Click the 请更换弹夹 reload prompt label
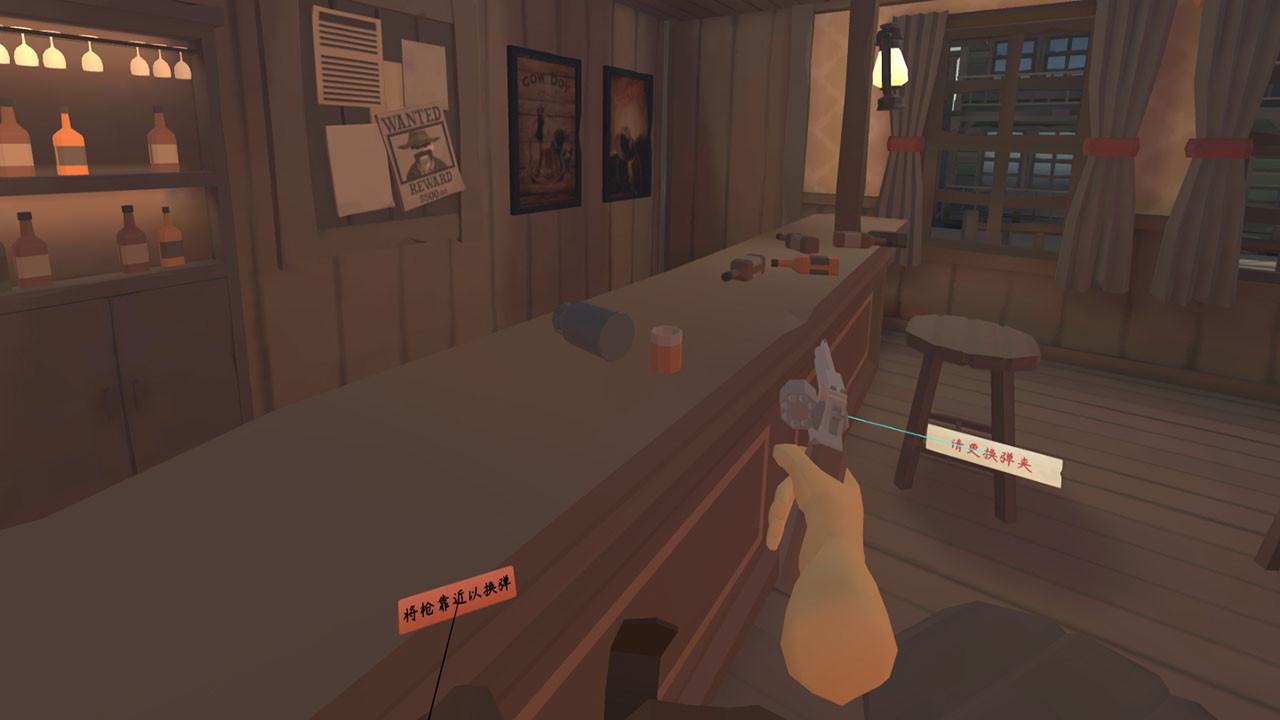Image resolution: width=1280 pixels, height=720 pixels. pyautogui.click(x=992, y=453)
